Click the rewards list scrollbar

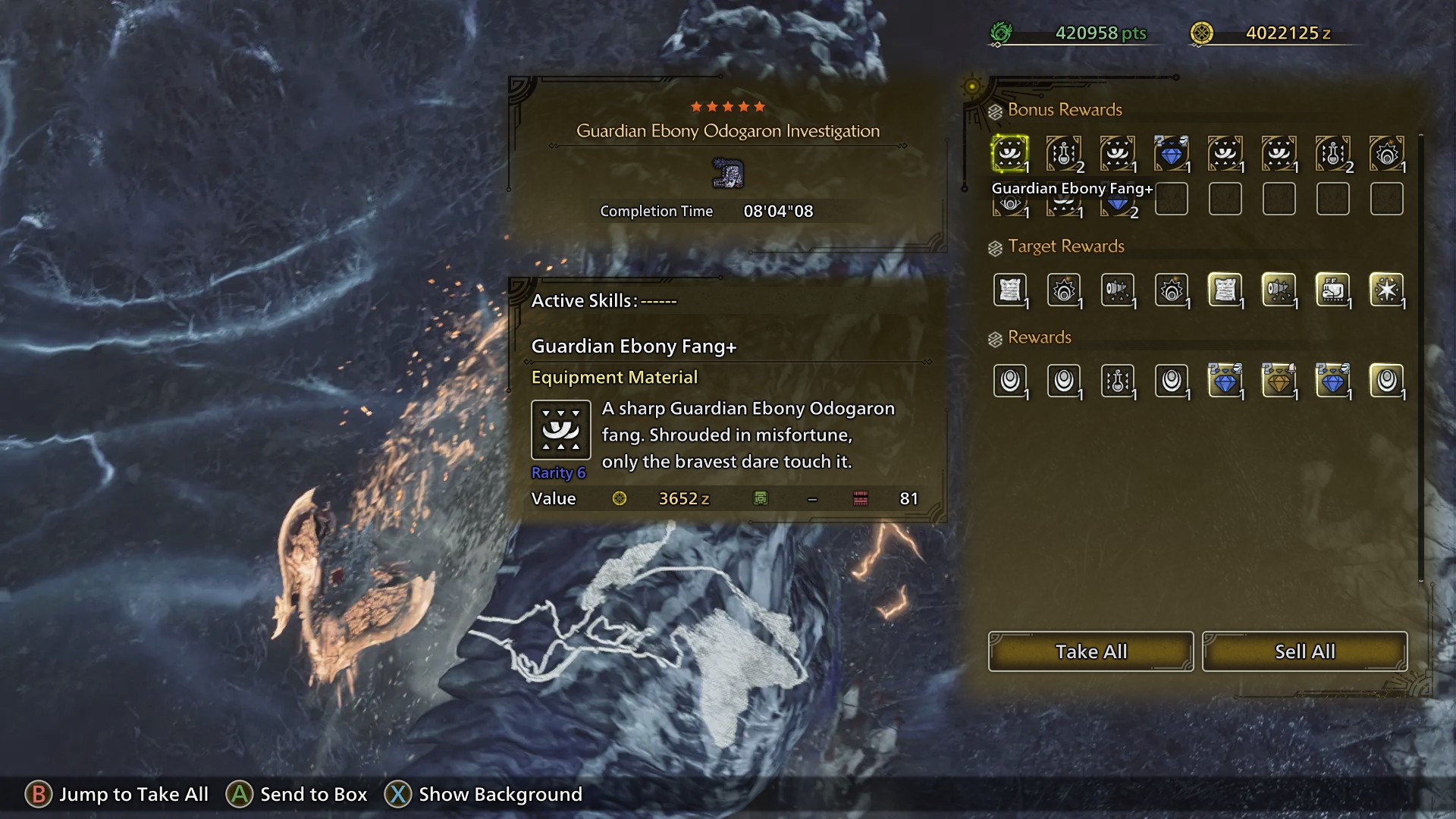[1420, 356]
